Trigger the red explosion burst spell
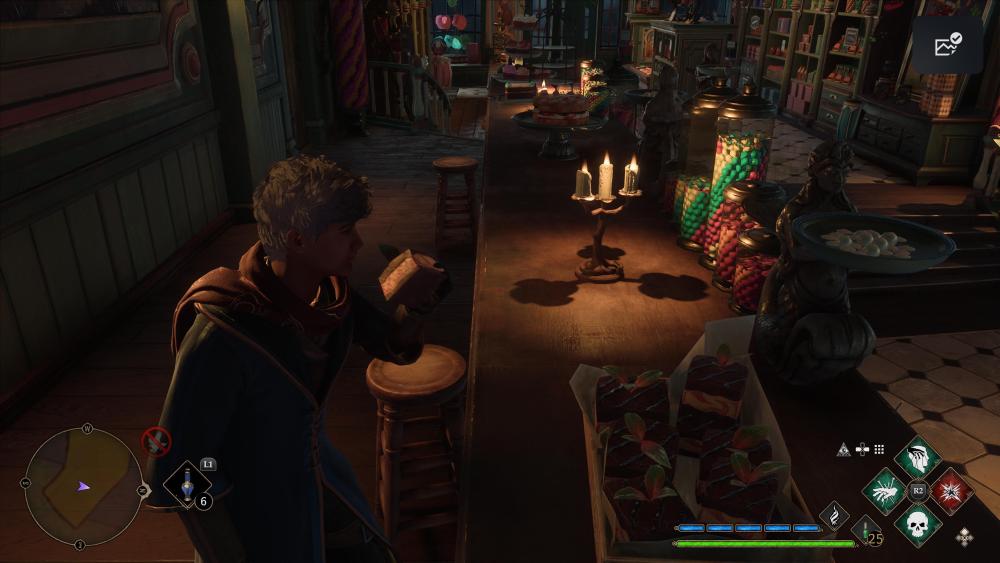The image size is (1000, 563). [x=950, y=491]
